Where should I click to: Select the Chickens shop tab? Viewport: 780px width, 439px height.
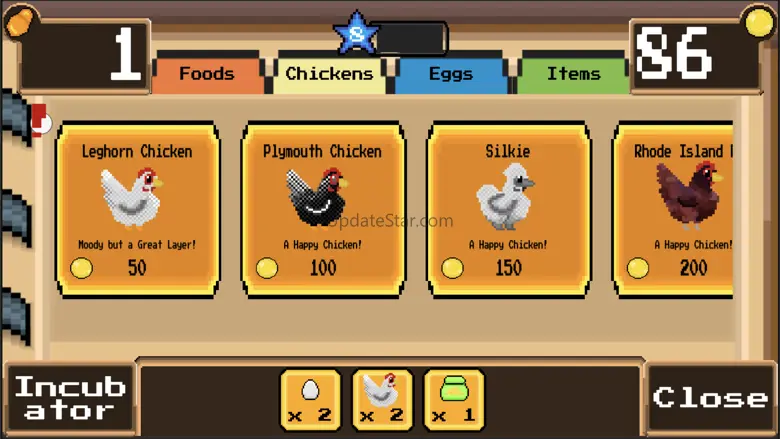pyautogui.click(x=329, y=74)
